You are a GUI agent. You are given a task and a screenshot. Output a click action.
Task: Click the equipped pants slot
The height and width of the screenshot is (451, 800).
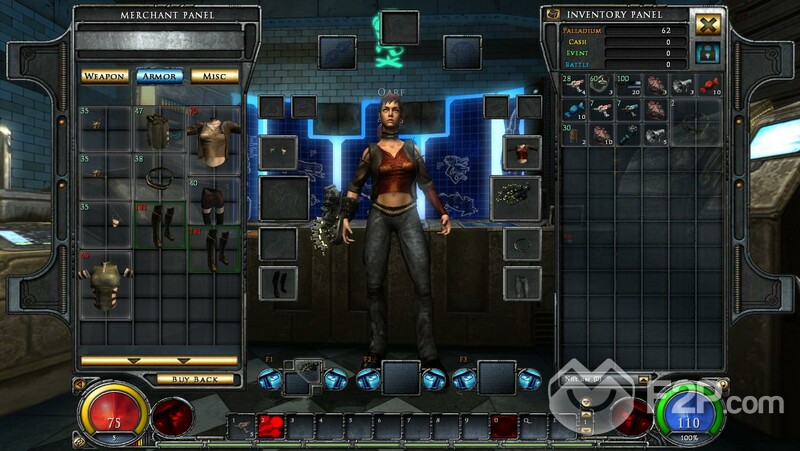tap(521, 283)
